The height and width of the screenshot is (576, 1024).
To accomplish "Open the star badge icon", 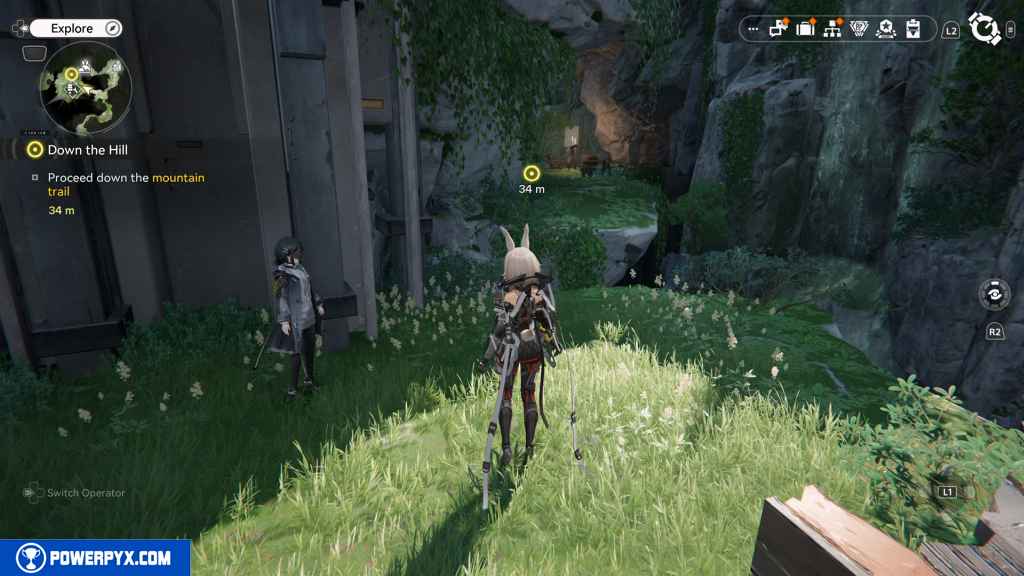I will pos(885,29).
